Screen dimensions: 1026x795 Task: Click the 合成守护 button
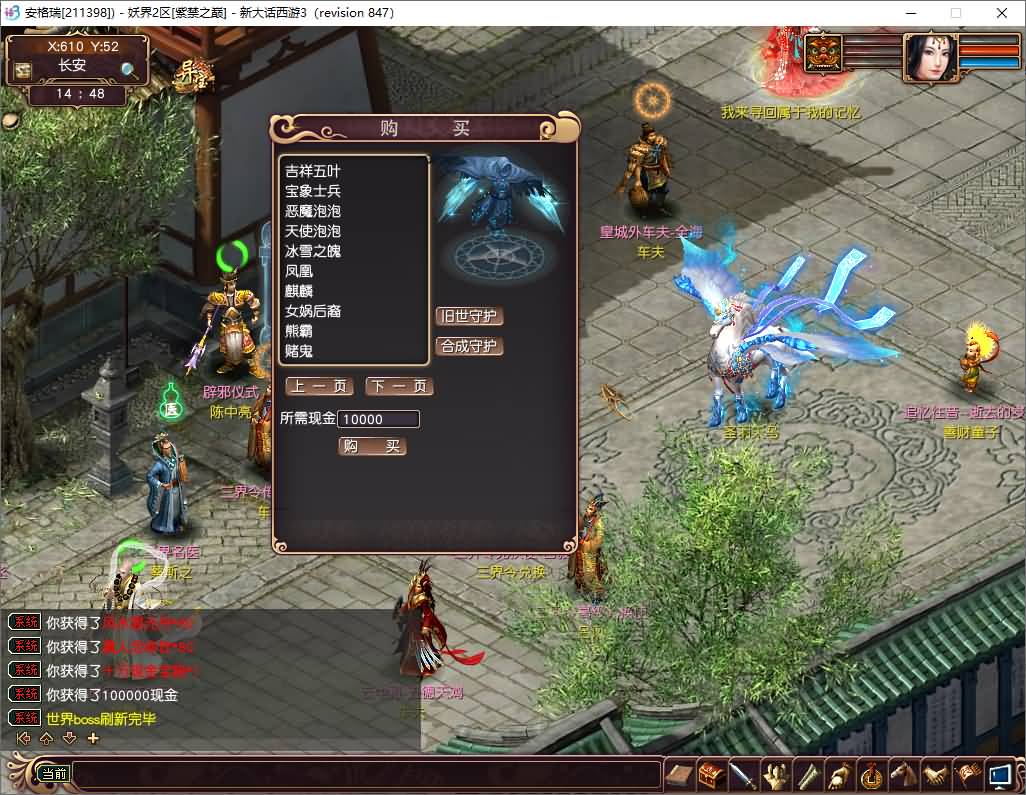[x=469, y=347]
